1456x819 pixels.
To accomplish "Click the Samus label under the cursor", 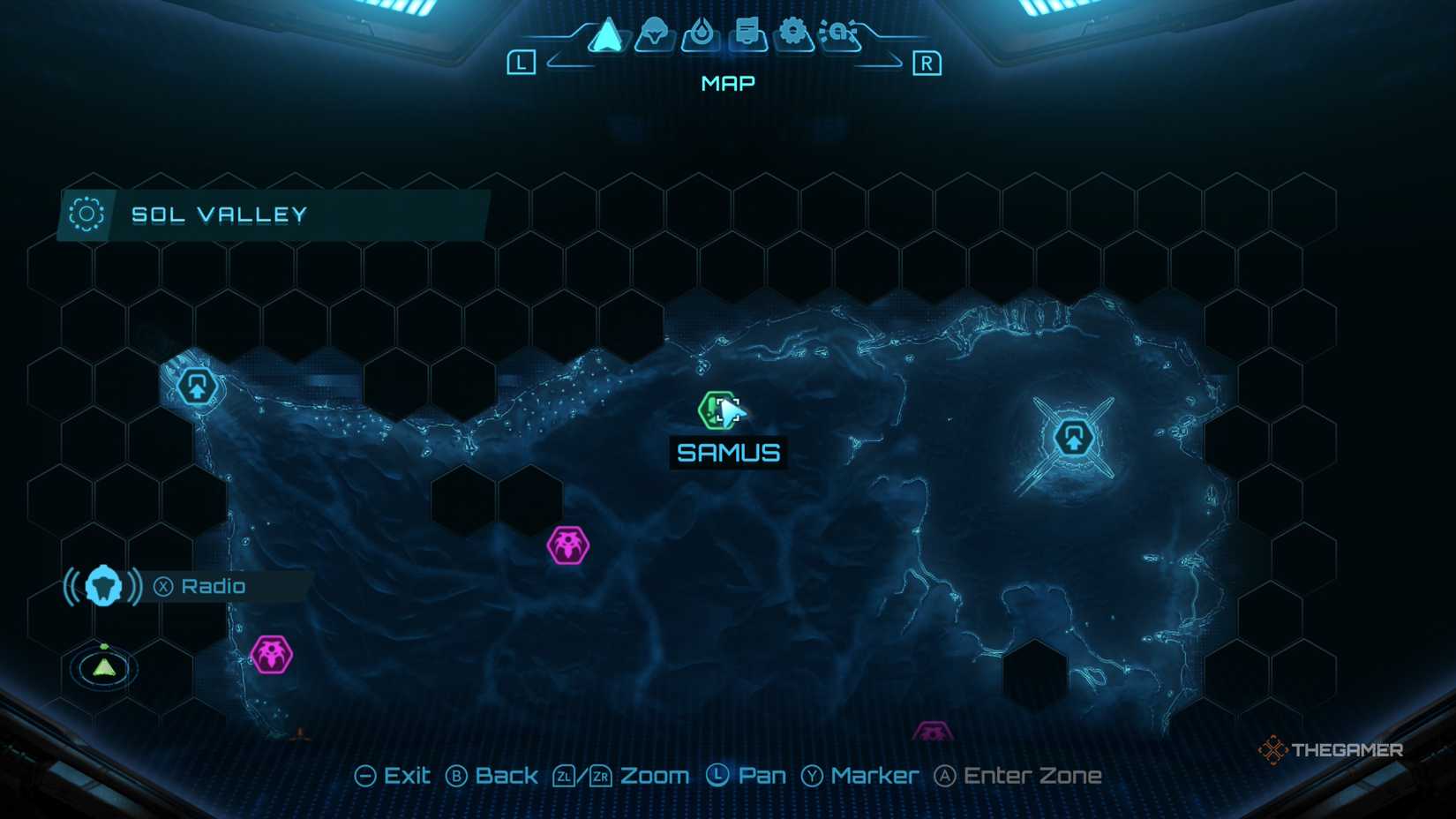I will tap(728, 453).
